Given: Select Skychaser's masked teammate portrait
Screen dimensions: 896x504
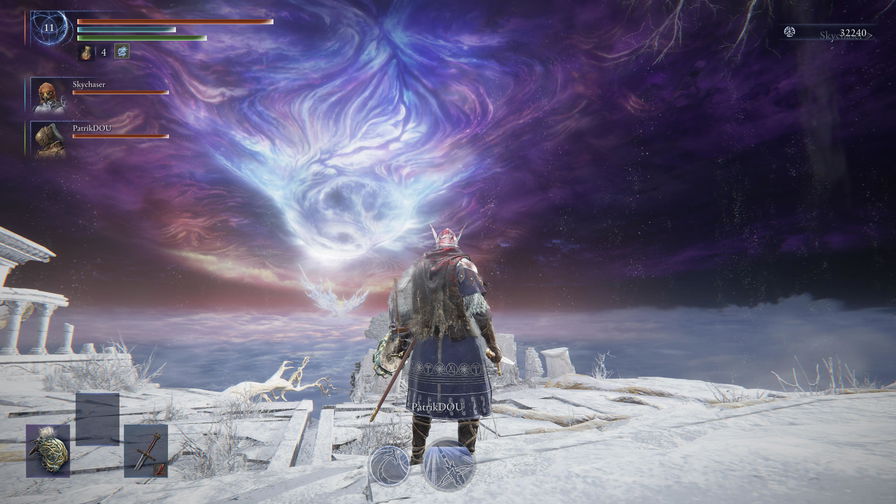Looking at the screenshot, I should 48,95.
